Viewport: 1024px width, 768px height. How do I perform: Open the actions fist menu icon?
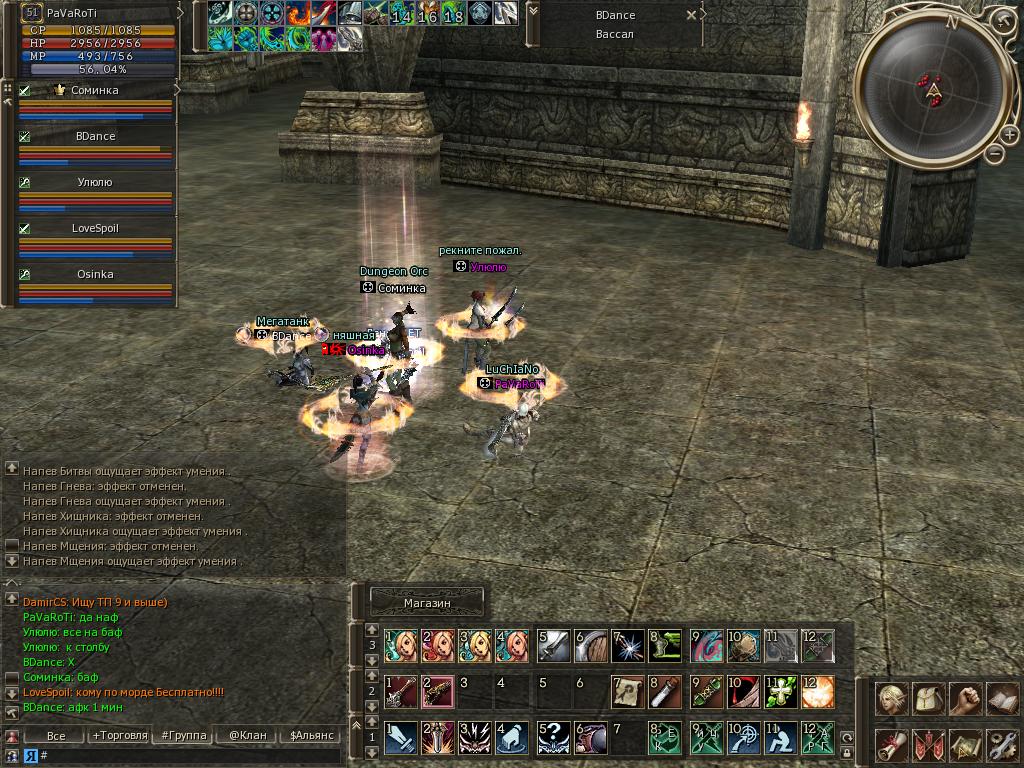[966, 699]
